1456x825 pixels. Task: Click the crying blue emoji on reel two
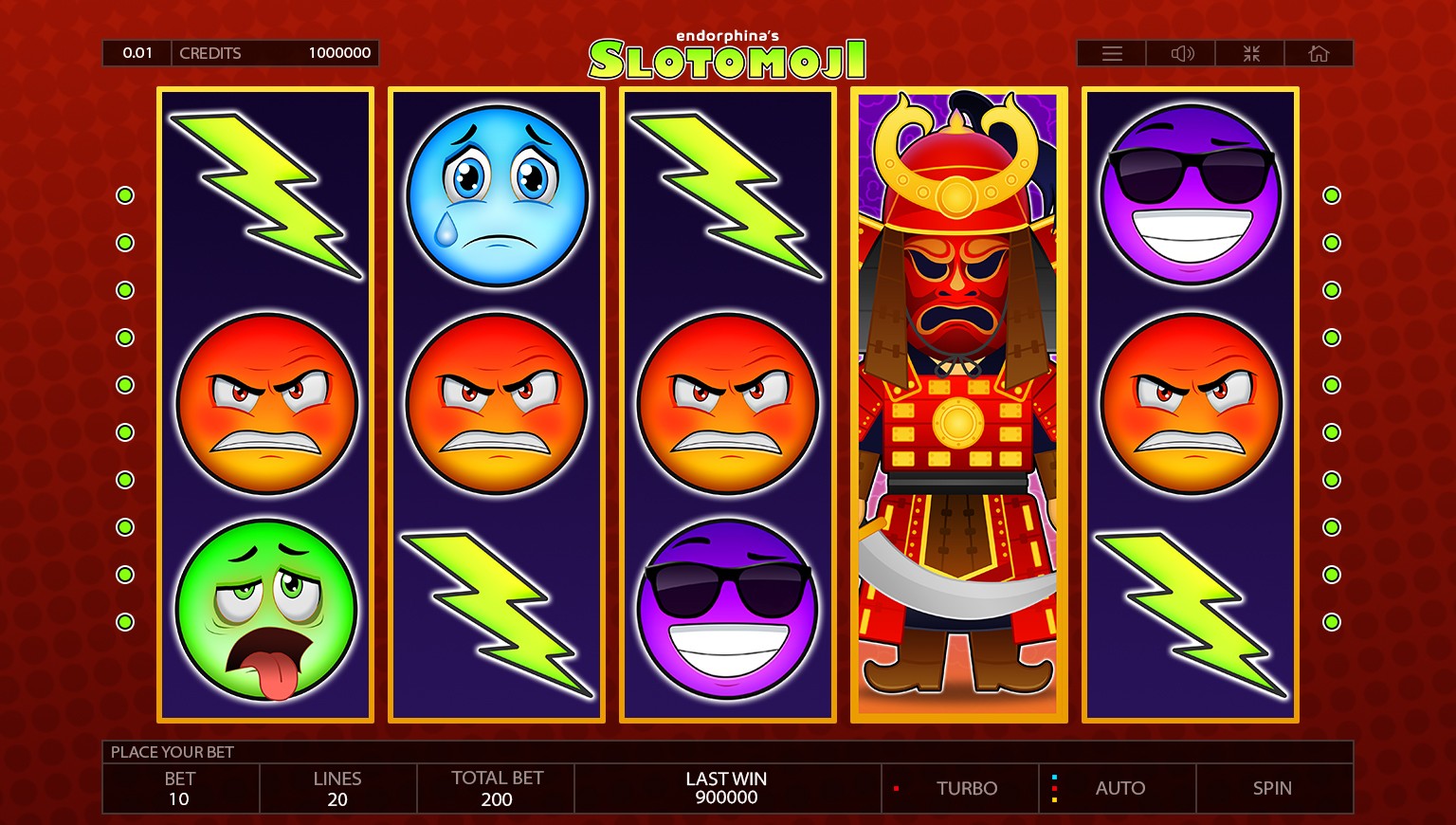tap(496, 194)
